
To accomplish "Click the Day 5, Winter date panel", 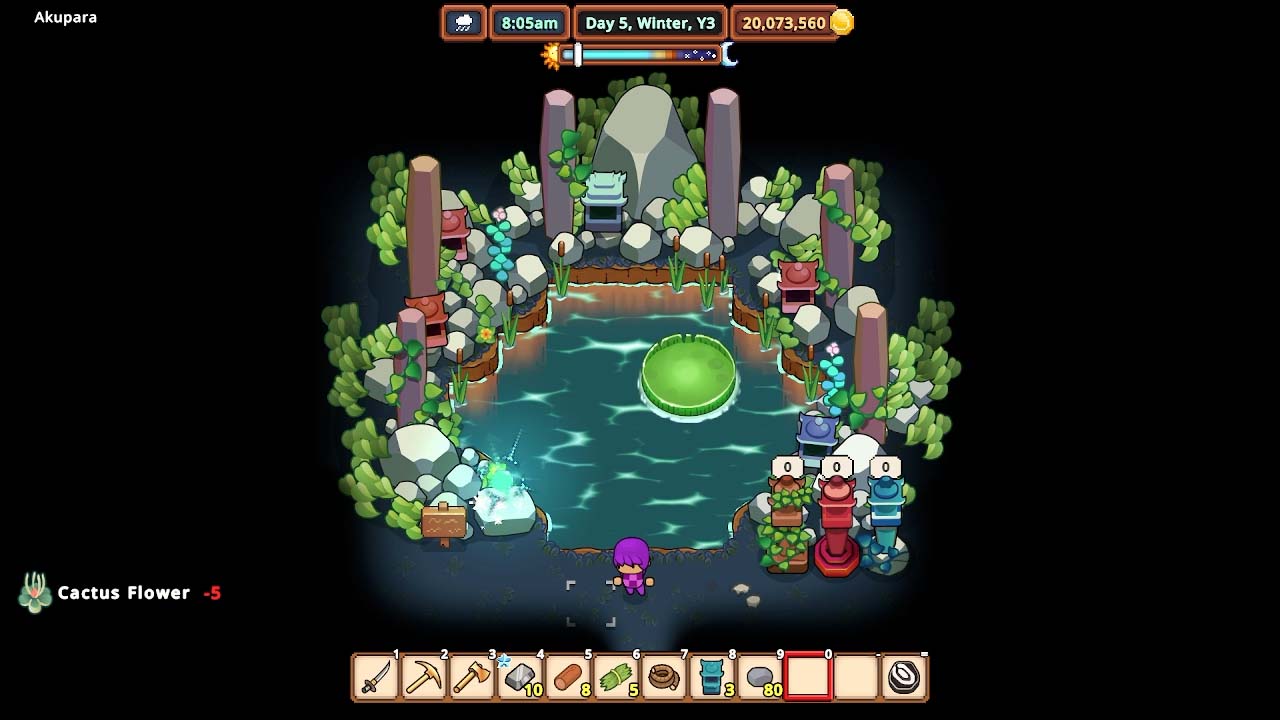I will tap(650, 23).
